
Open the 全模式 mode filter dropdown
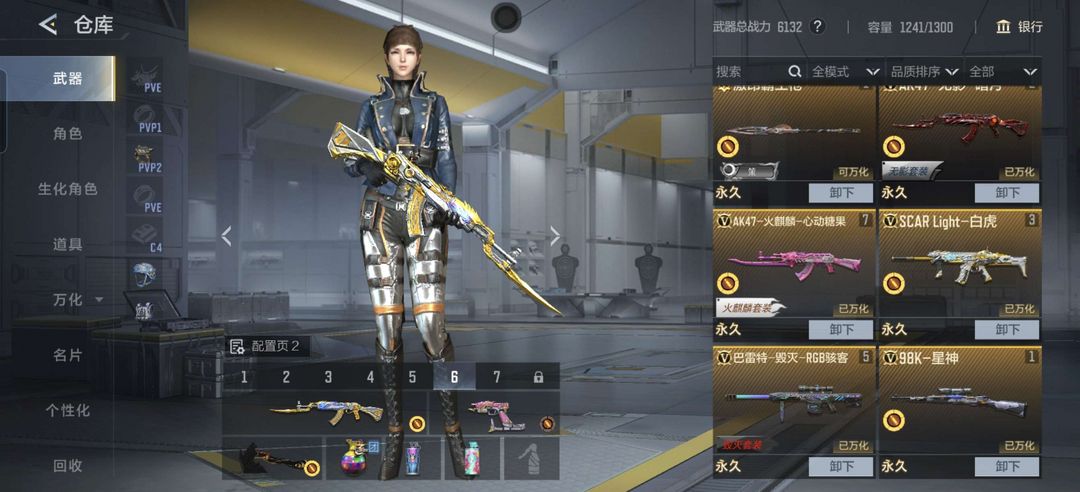(x=845, y=71)
